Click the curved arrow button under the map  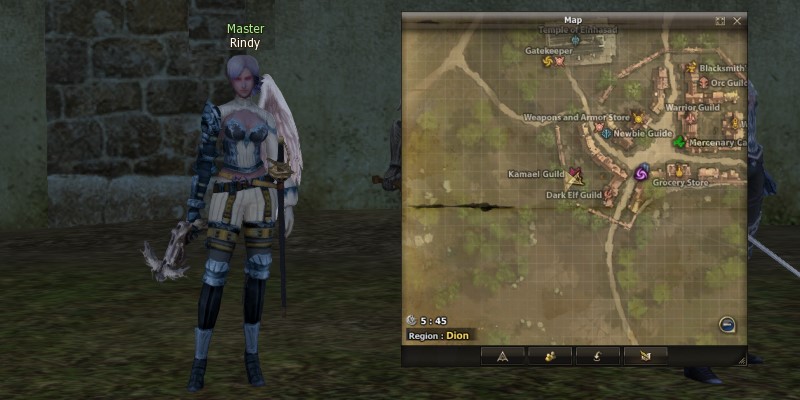tap(598, 355)
